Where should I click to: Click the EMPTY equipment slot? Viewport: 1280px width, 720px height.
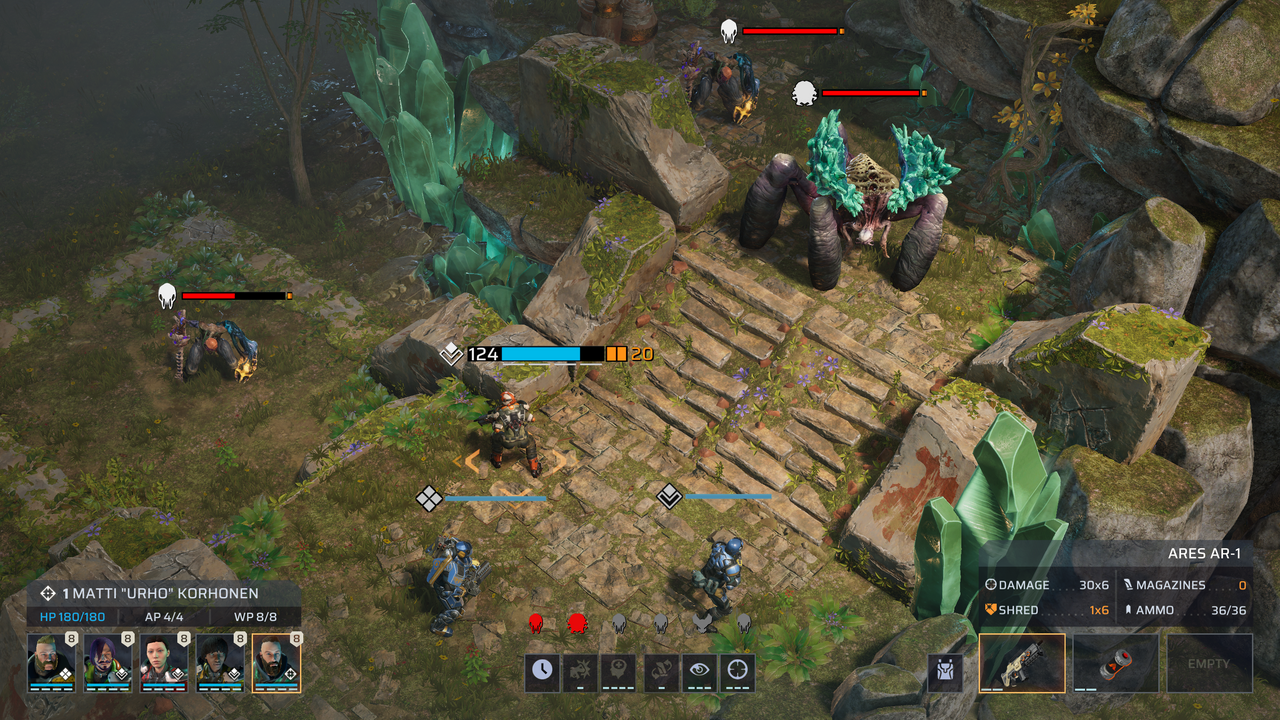pyautogui.click(x=1208, y=663)
